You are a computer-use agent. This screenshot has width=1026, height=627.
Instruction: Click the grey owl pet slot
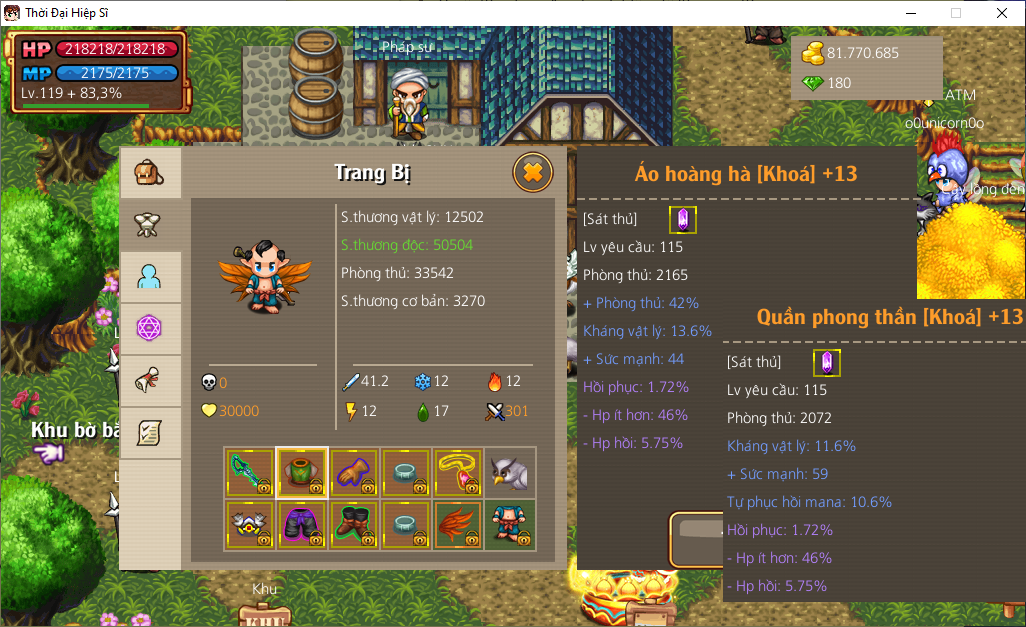(x=510, y=472)
